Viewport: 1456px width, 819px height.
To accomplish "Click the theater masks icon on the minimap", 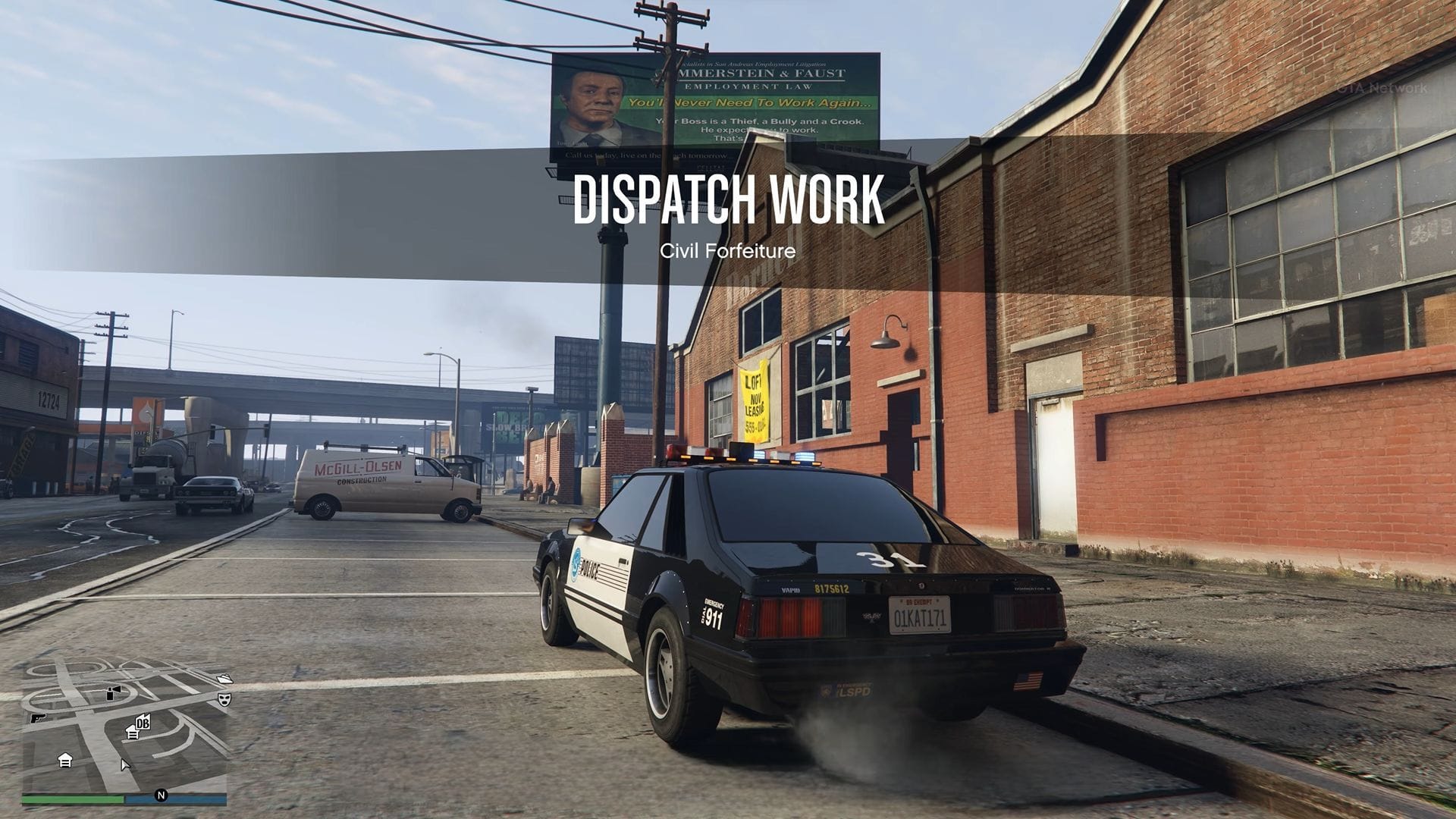I will coord(224,699).
